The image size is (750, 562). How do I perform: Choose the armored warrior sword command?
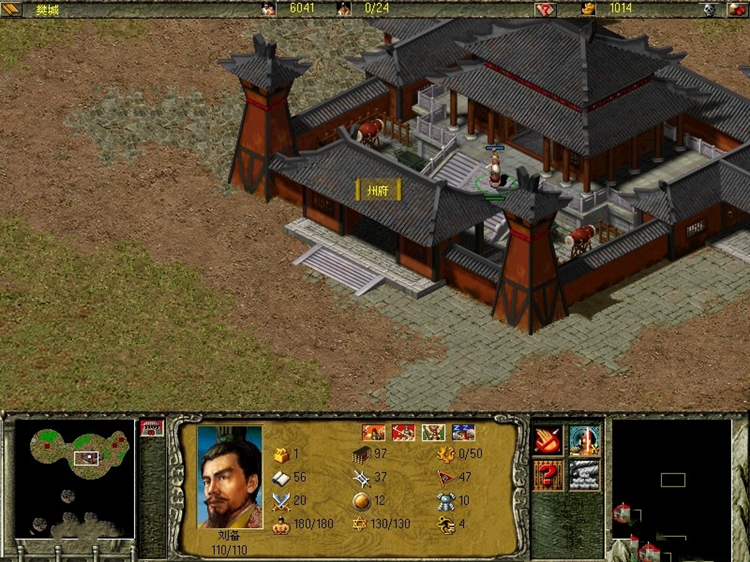pos(585,439)
